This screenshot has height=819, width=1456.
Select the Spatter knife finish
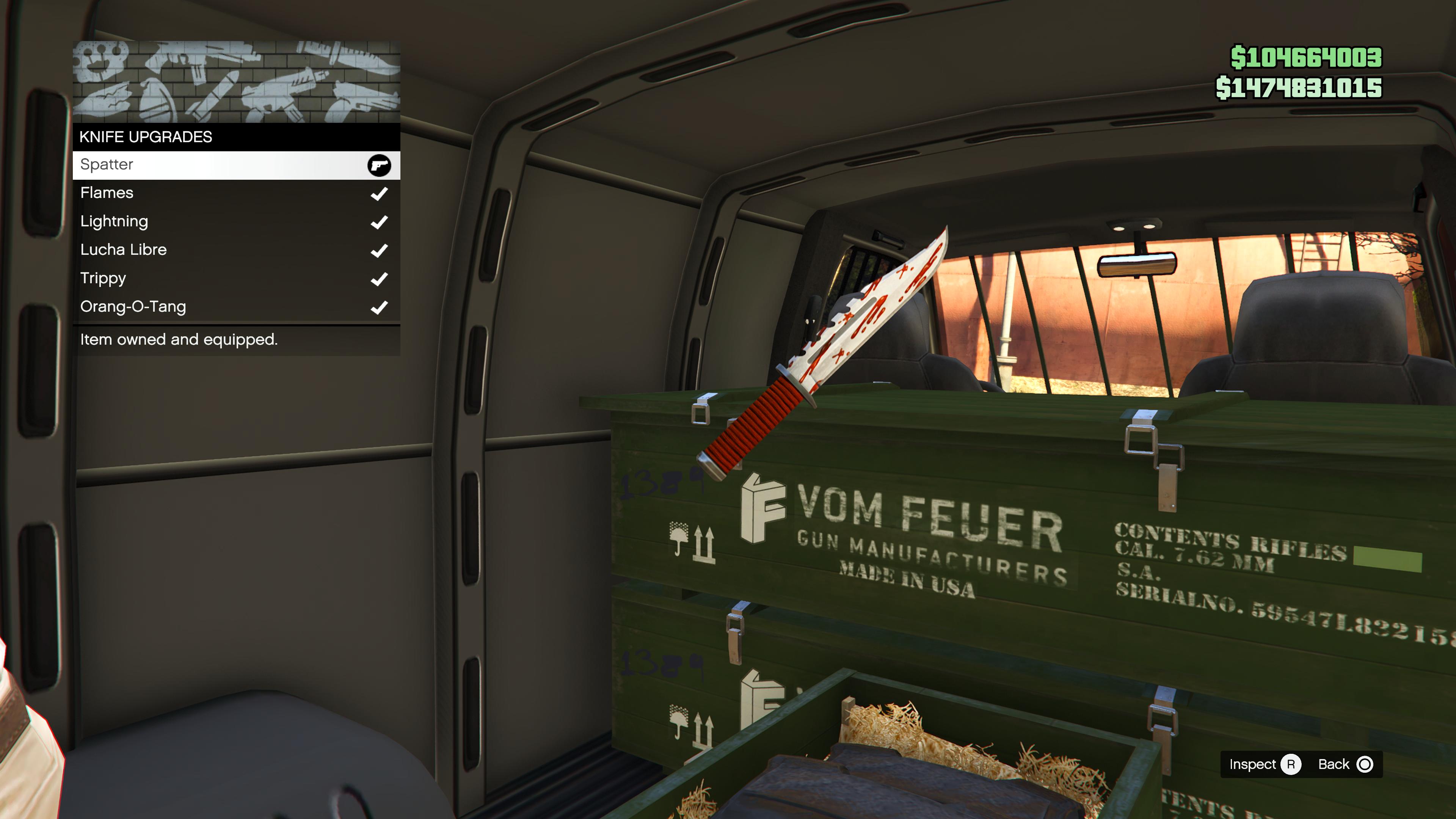point(236,165)
